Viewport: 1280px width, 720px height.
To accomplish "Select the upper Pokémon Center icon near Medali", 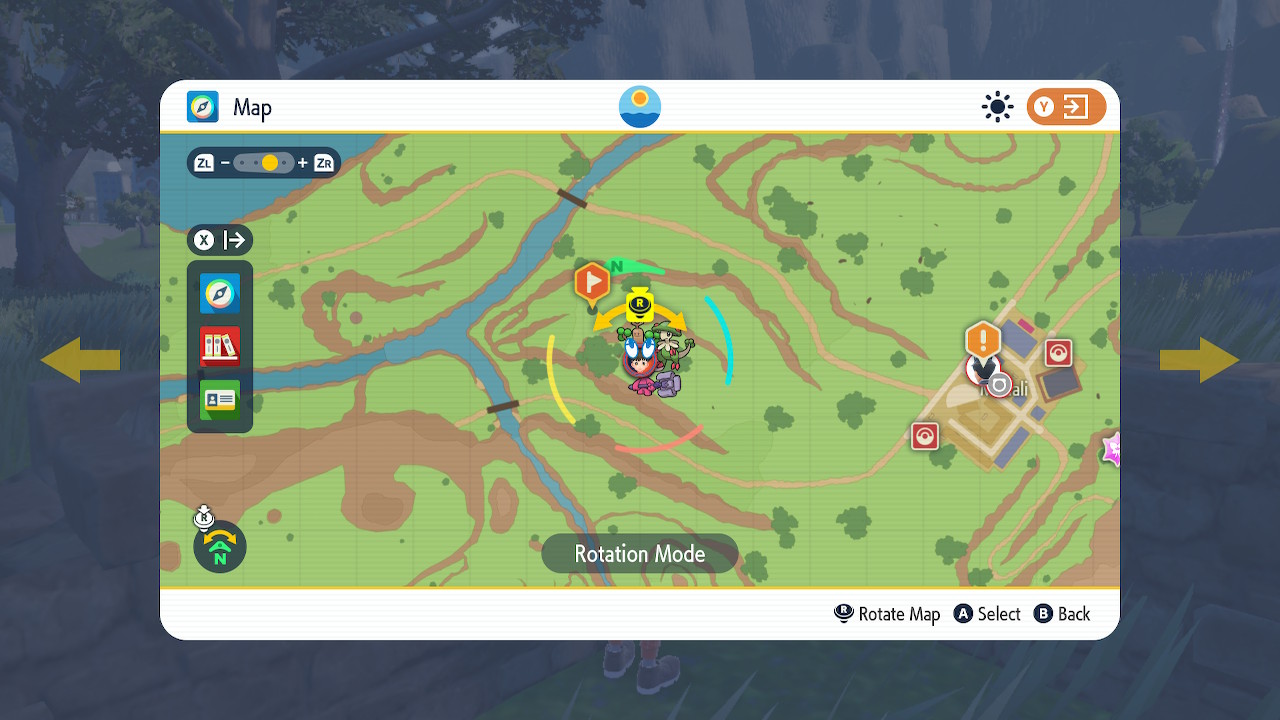I will [x=1057, y=353].
